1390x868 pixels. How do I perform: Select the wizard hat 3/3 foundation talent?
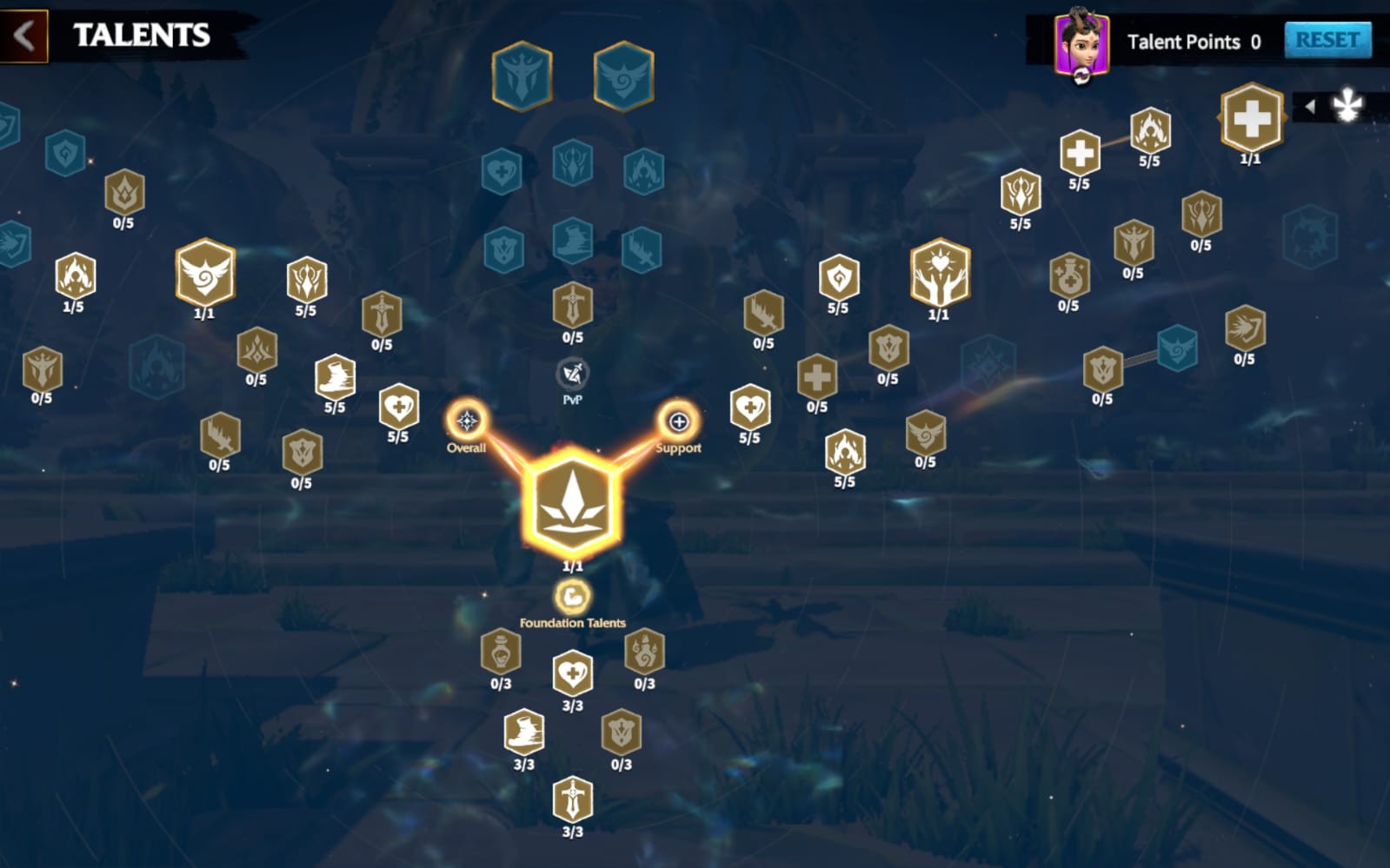pos(523,732)
